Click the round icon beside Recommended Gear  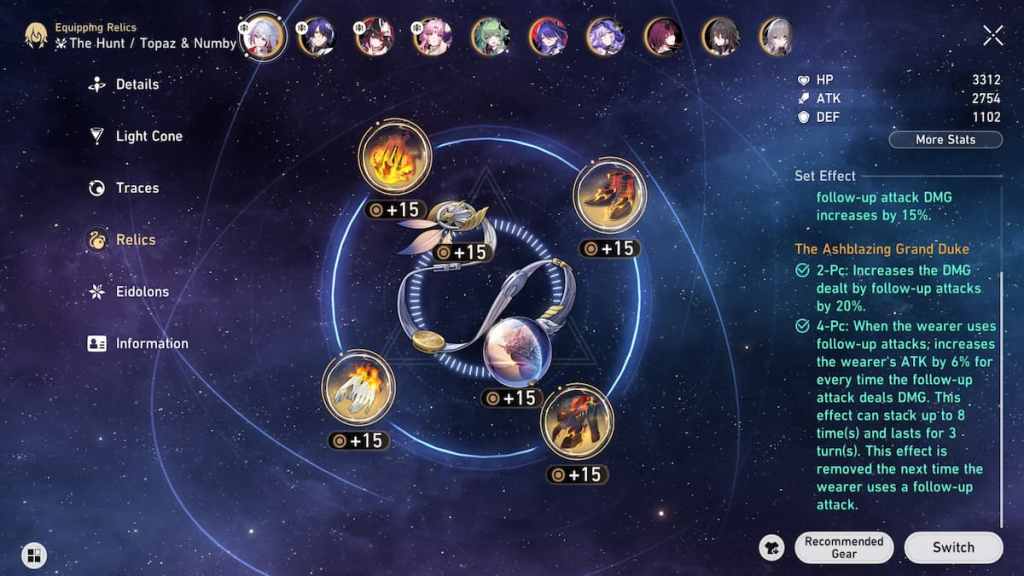(772, 547)
